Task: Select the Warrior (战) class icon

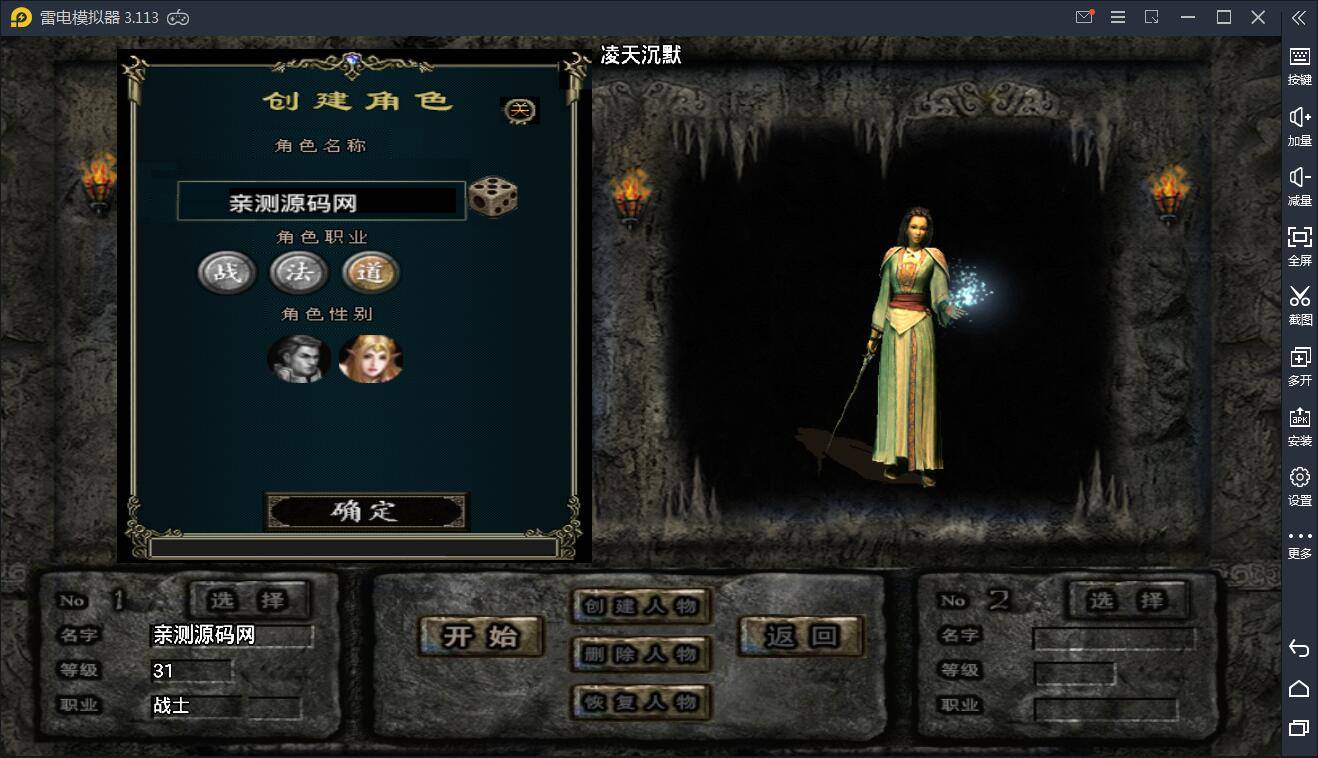Action: pos(227,272)
